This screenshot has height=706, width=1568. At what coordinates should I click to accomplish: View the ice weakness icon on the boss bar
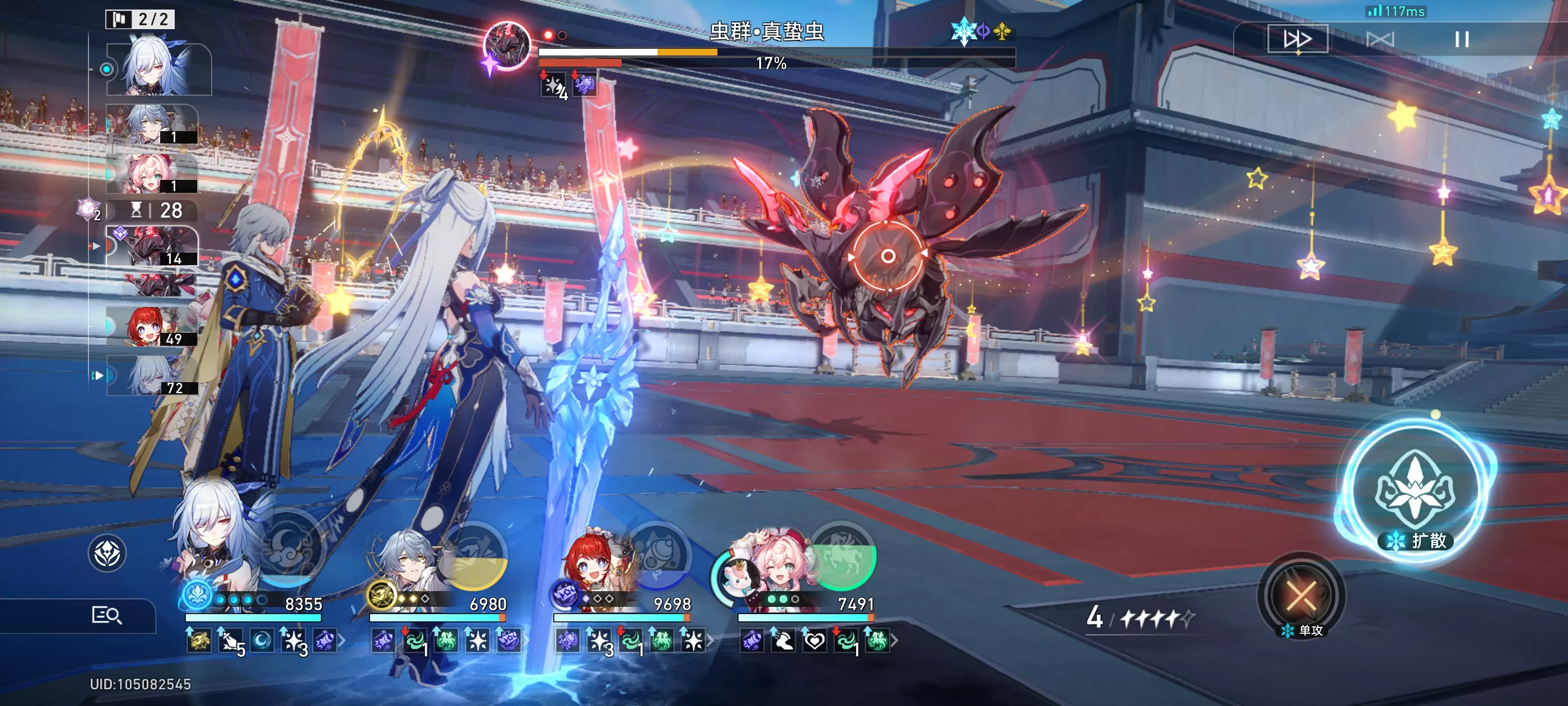click(963, 30)
